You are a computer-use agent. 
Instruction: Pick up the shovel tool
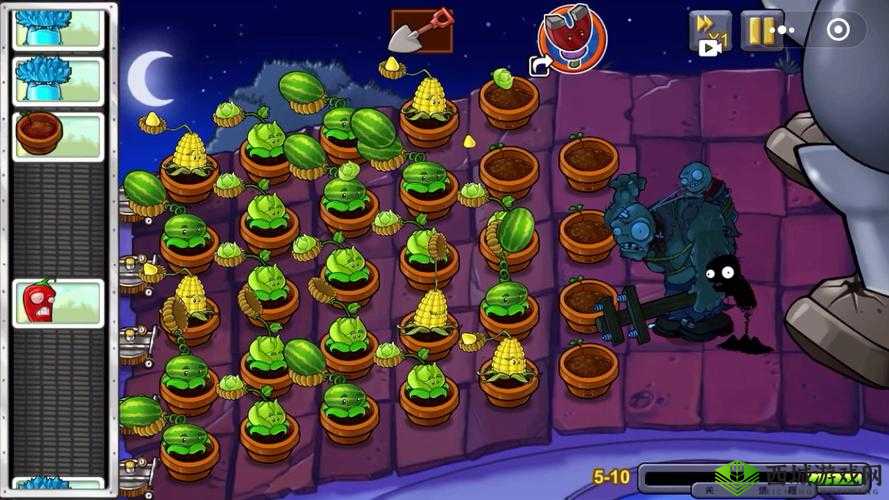(x=421, y=30)
